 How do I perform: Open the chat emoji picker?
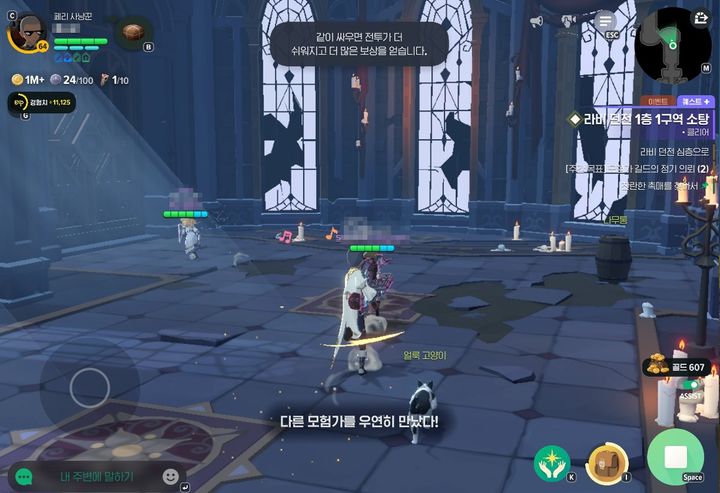[x=171, y=476]
